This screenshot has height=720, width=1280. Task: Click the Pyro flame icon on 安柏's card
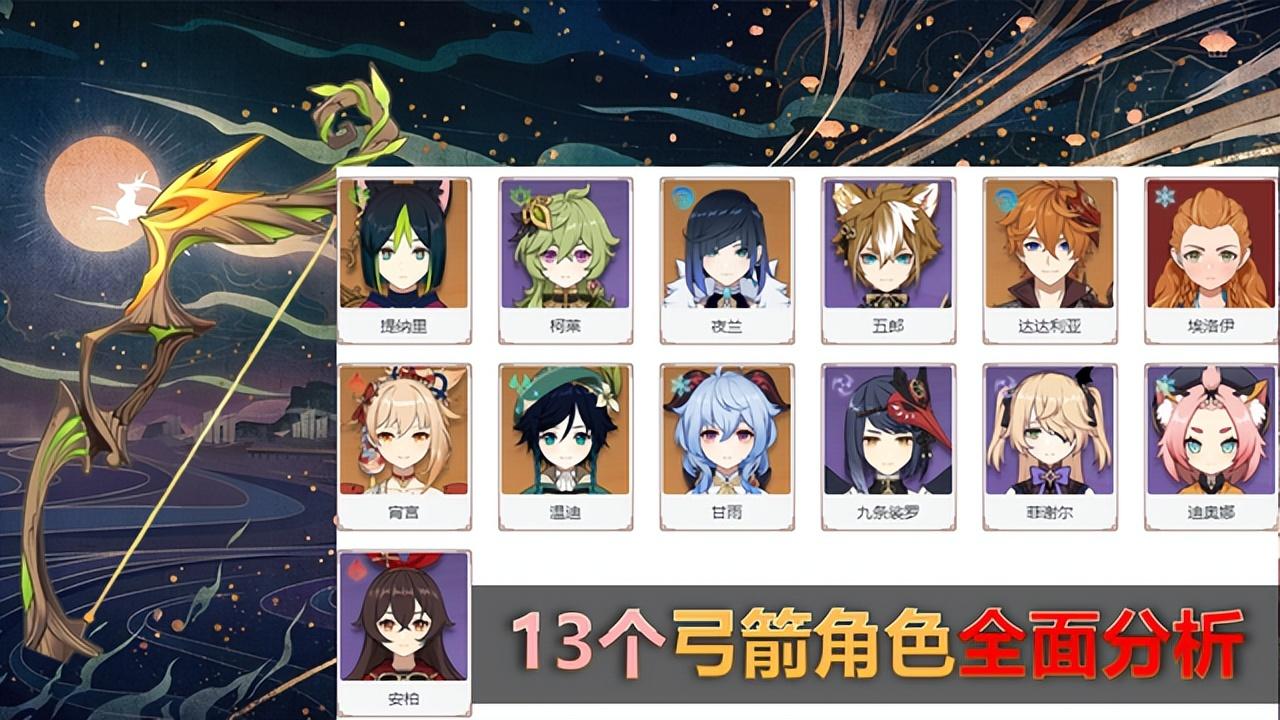click(358, 567)
